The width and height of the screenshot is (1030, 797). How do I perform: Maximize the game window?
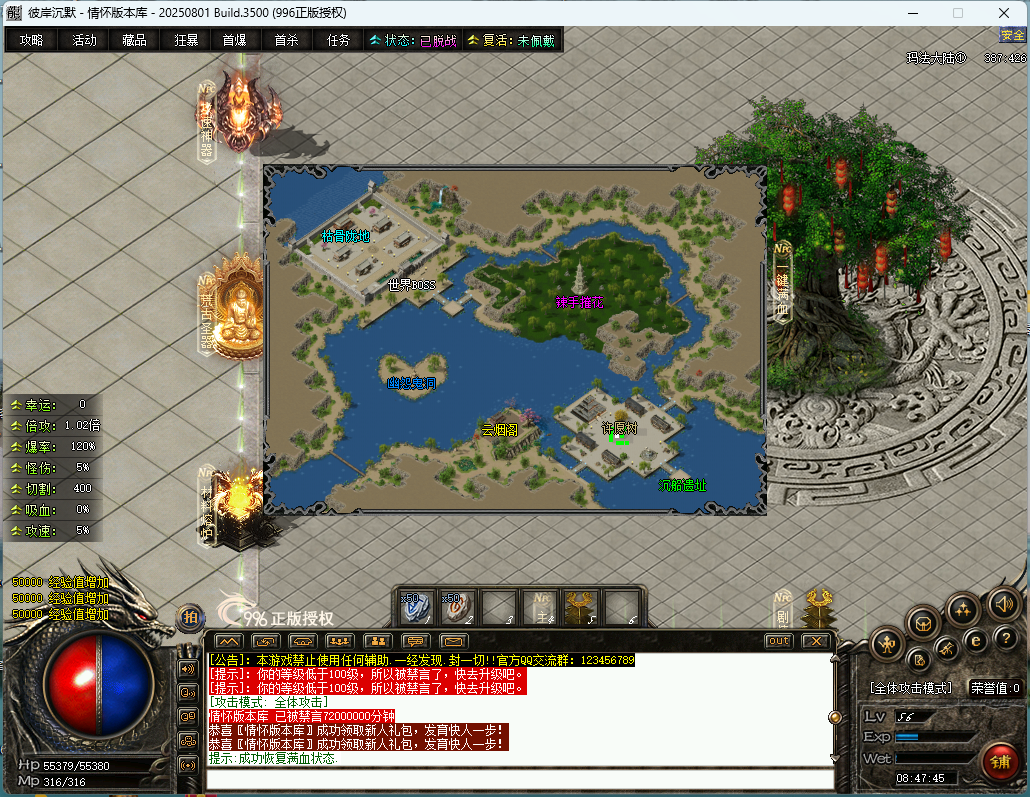(x=957, y=13)
